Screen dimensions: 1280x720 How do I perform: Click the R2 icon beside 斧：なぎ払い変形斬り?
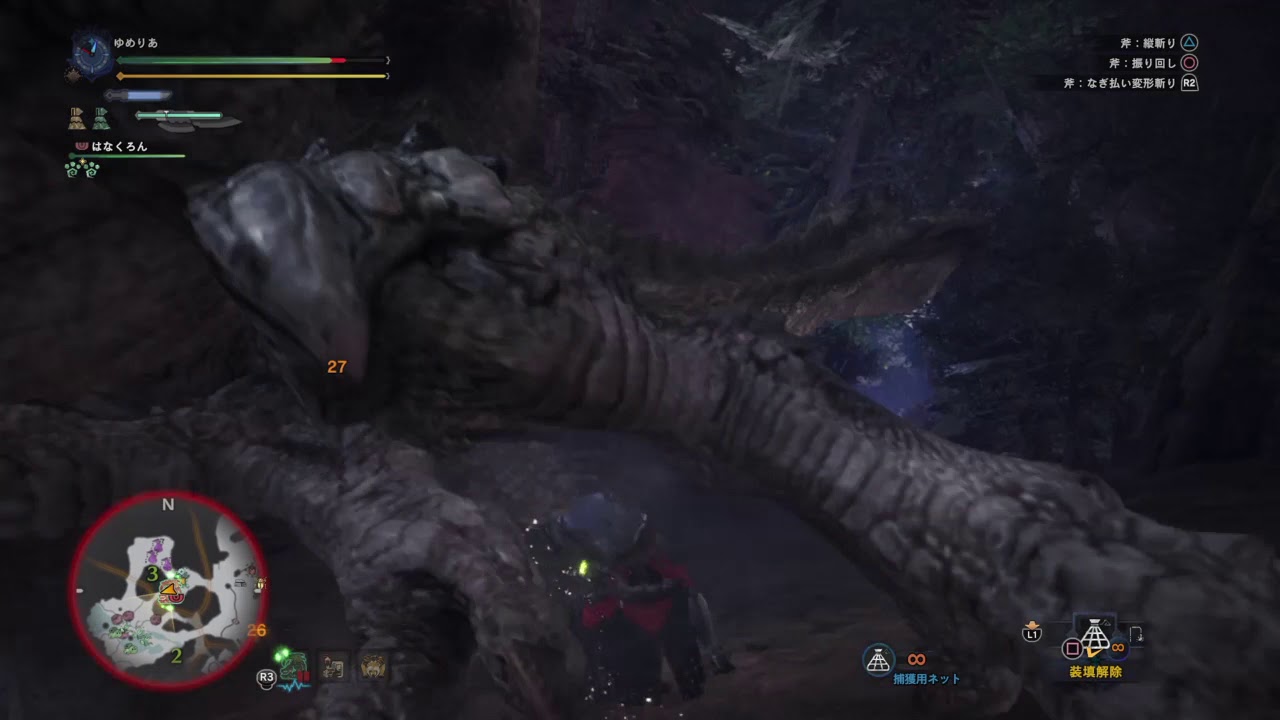coord(1190,83)
